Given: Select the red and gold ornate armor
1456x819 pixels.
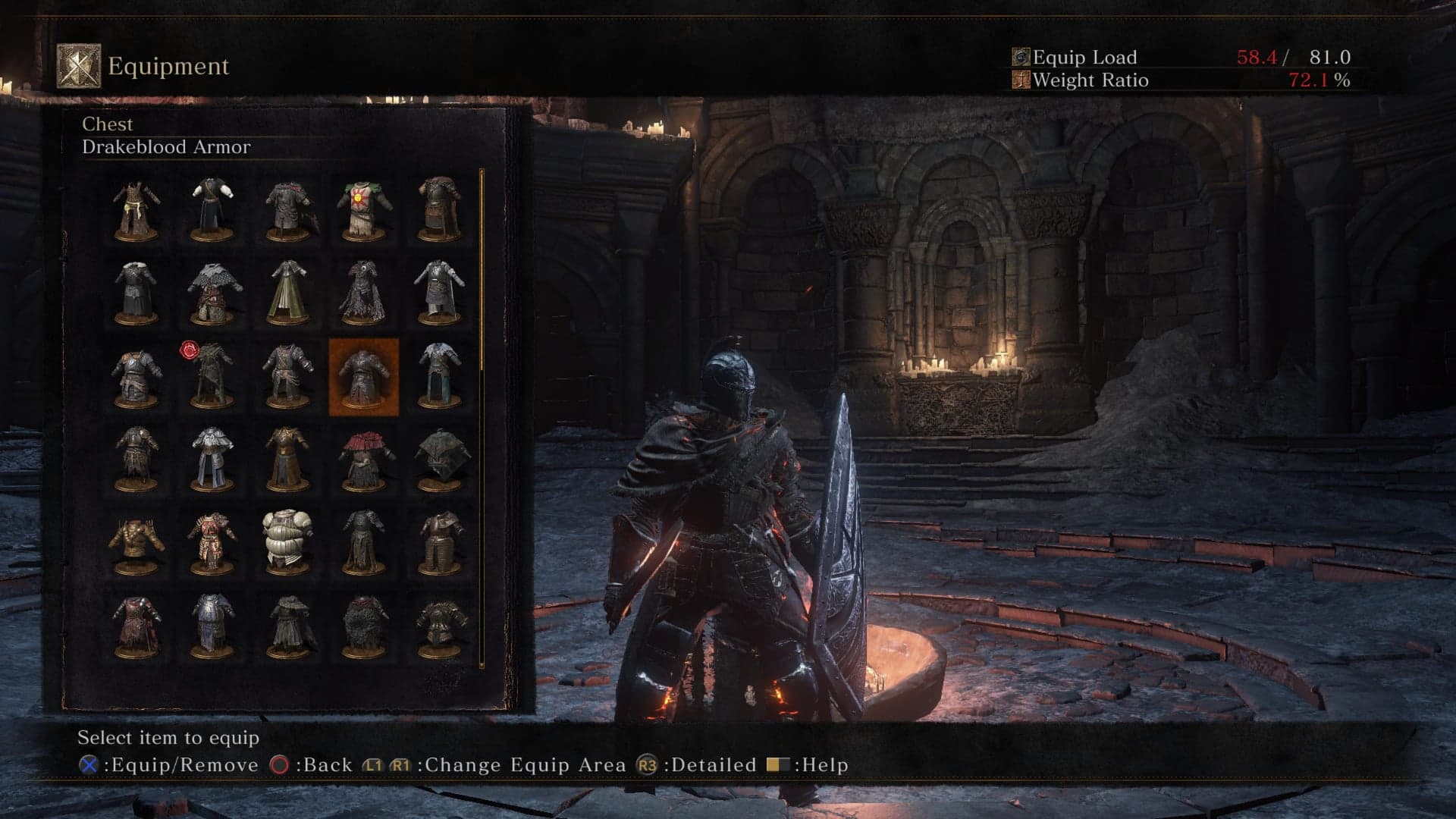Looking at the screenshot, I should point(212,541).
